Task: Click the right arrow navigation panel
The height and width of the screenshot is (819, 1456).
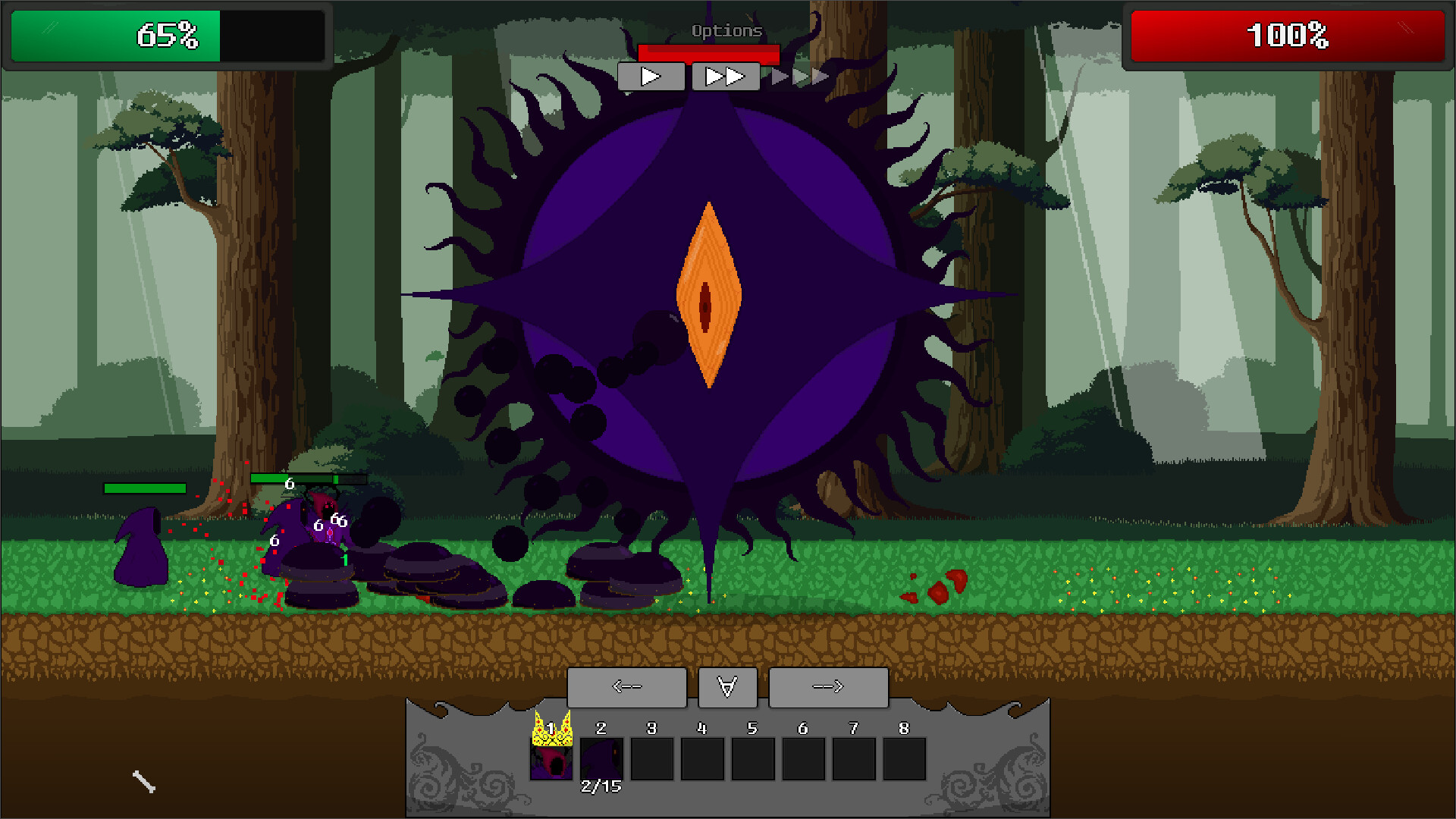Action: coord(828,686)
